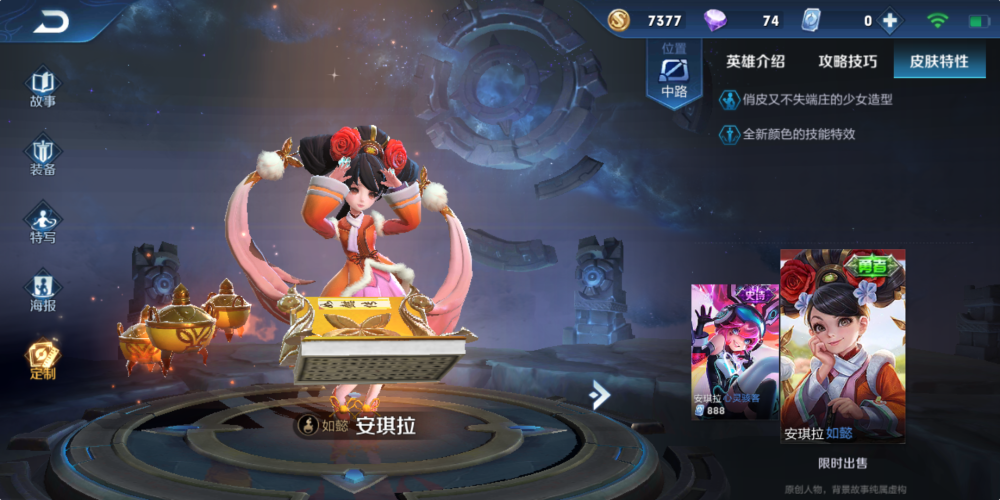Click the purple diamond currency icon
Screen dimensions: 1000x500
(x=715, y=21)
